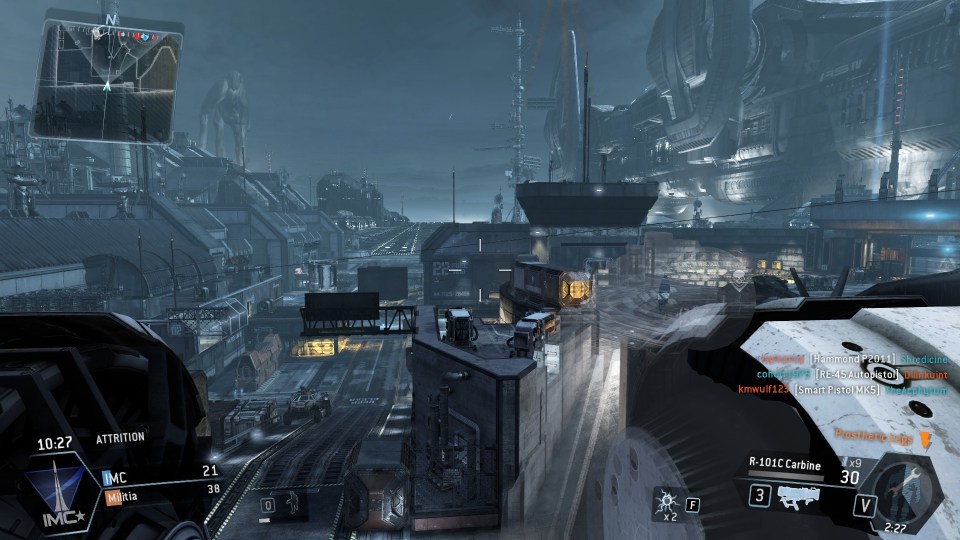This screenshot has height=540, width=960.
Task: Click the Smart Pistol MK5 kill feed entry
Action: [x=836, y=389]
